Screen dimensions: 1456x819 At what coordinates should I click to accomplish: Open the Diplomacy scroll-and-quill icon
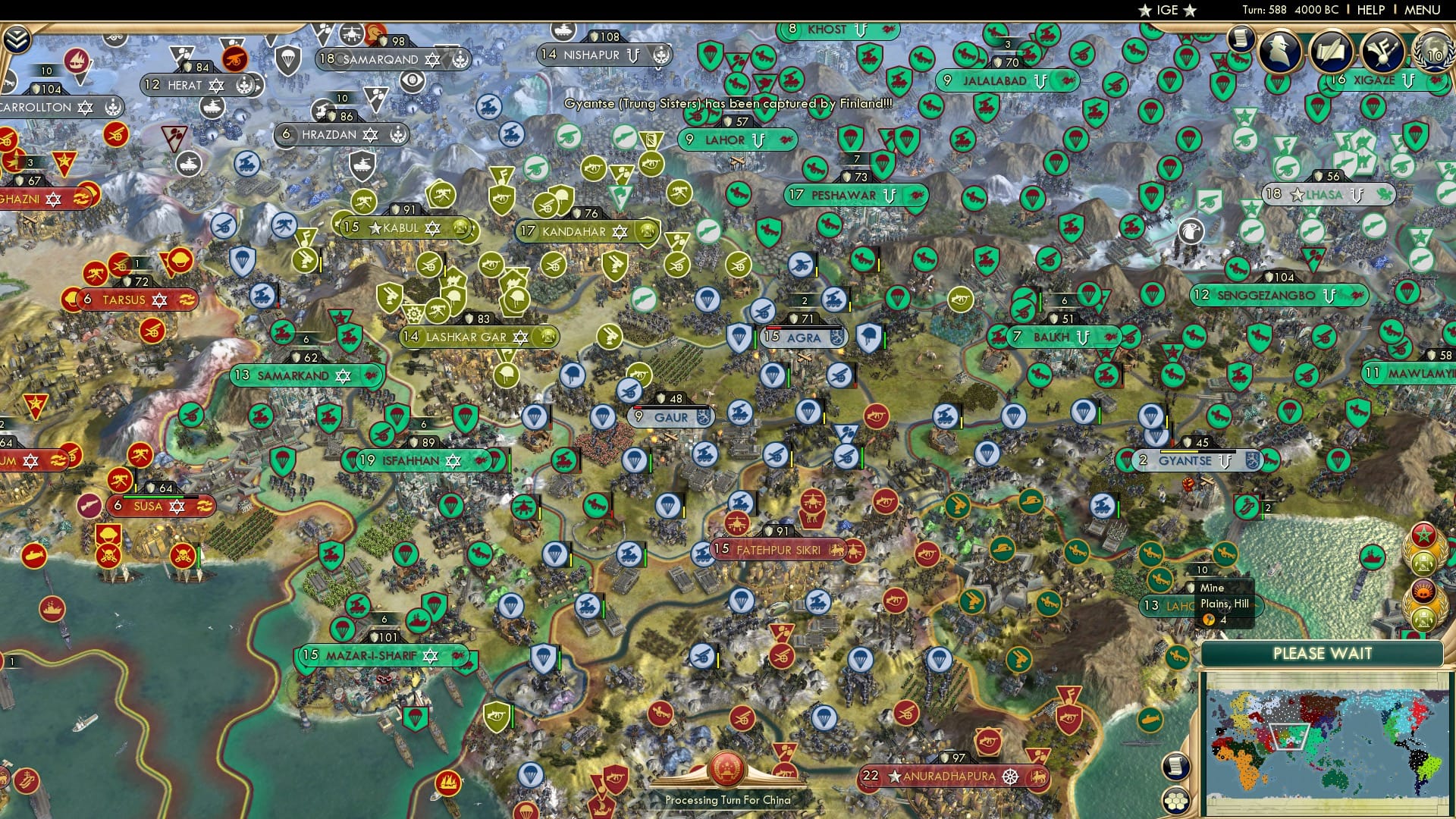tap(1332, 51)
